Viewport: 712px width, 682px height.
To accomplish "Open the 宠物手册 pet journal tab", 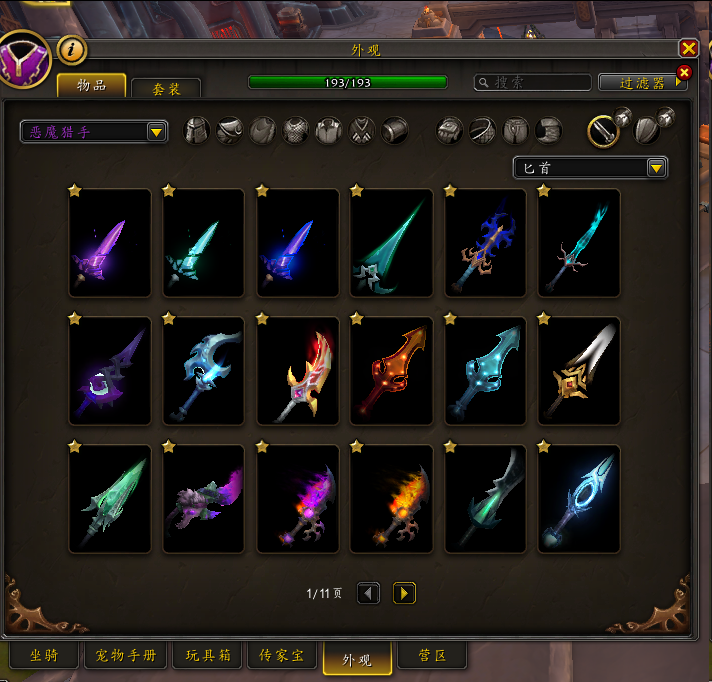I will tap(126, 656).
